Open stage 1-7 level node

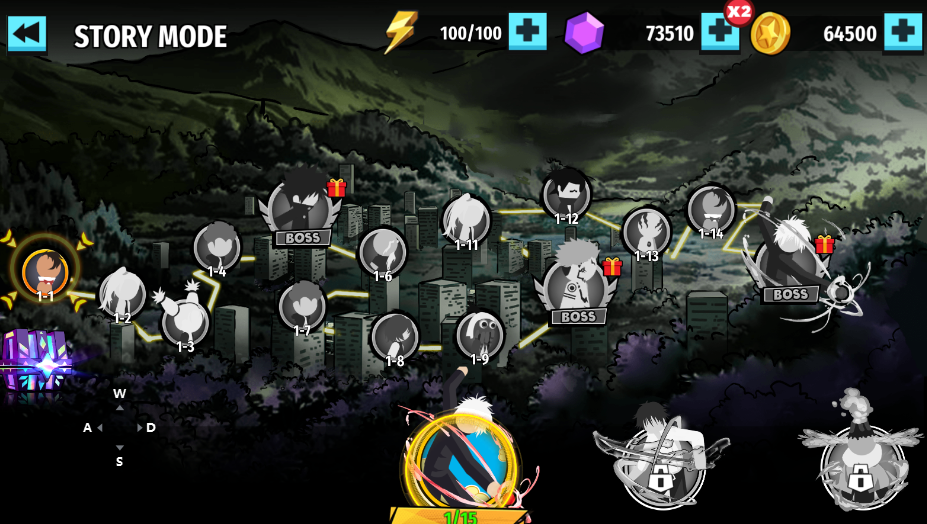click(302, 305)
